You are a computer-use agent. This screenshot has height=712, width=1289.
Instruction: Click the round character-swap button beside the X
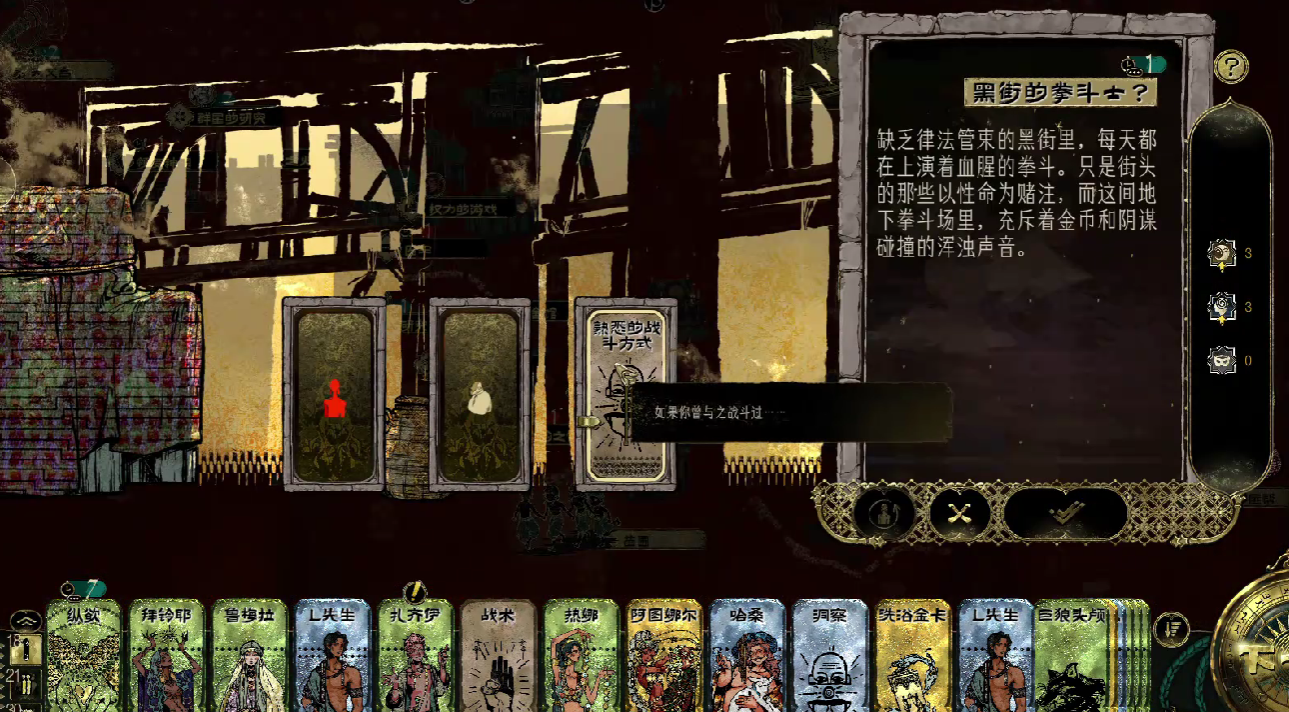pyautogui.click(x=884, y=514)
